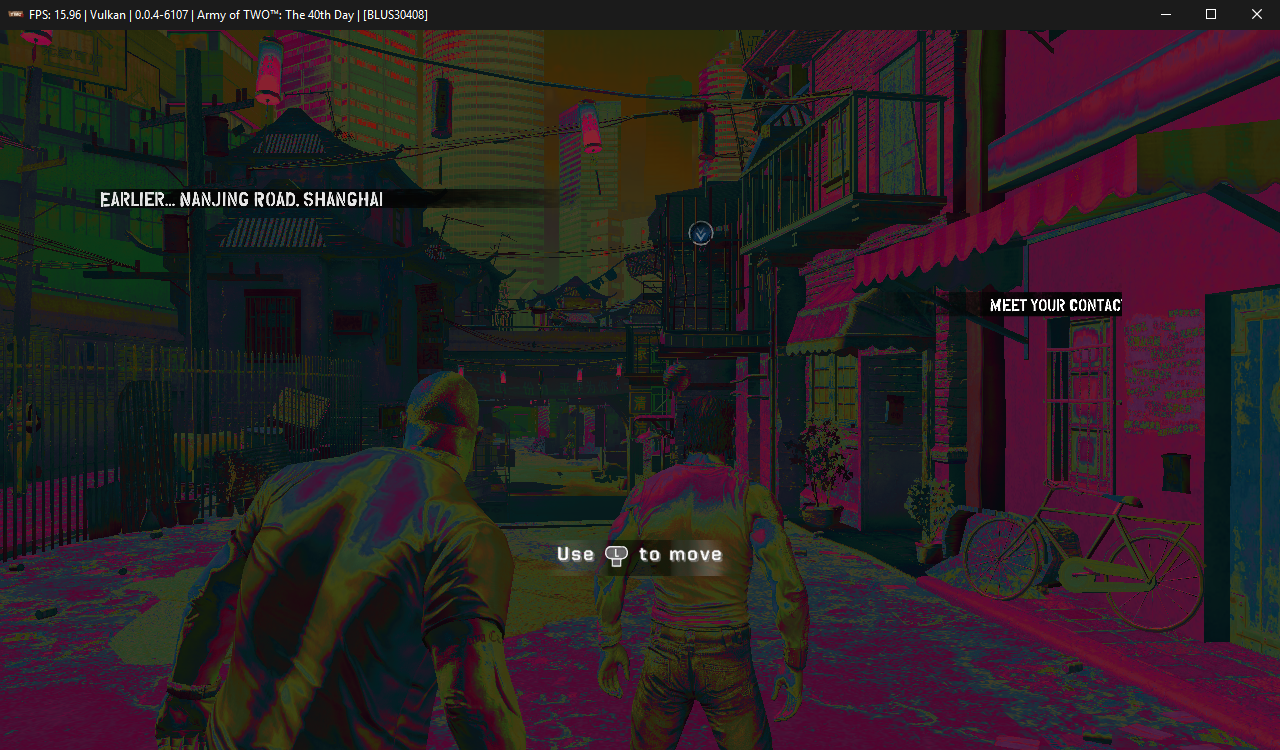Screen dimensions: 1280x750
Task: Select the Meet Your Contact objective banner
Action: [x=1054, y=305]
